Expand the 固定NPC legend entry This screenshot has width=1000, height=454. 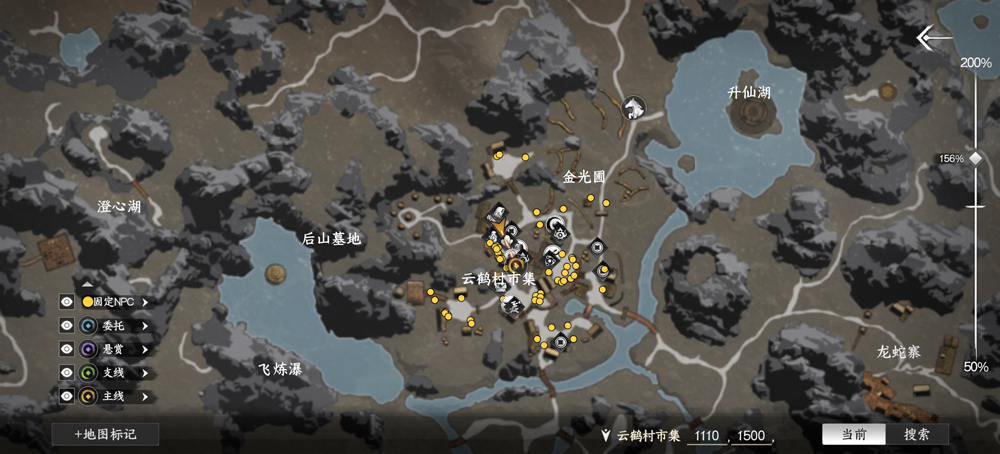click(145, 301)
